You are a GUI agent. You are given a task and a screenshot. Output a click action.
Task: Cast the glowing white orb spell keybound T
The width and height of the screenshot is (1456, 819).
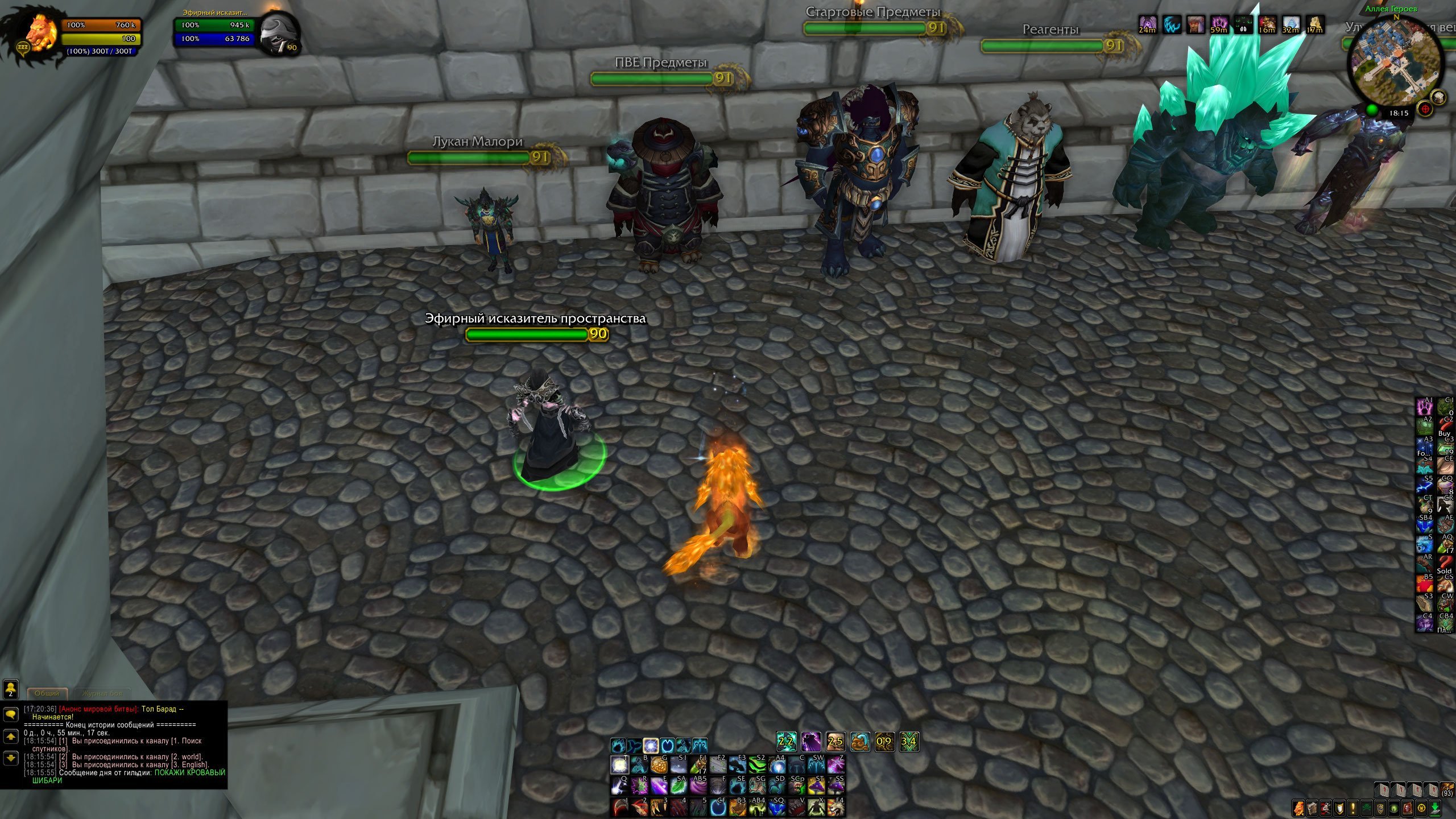pyautogui.click(x=619, y=765)
